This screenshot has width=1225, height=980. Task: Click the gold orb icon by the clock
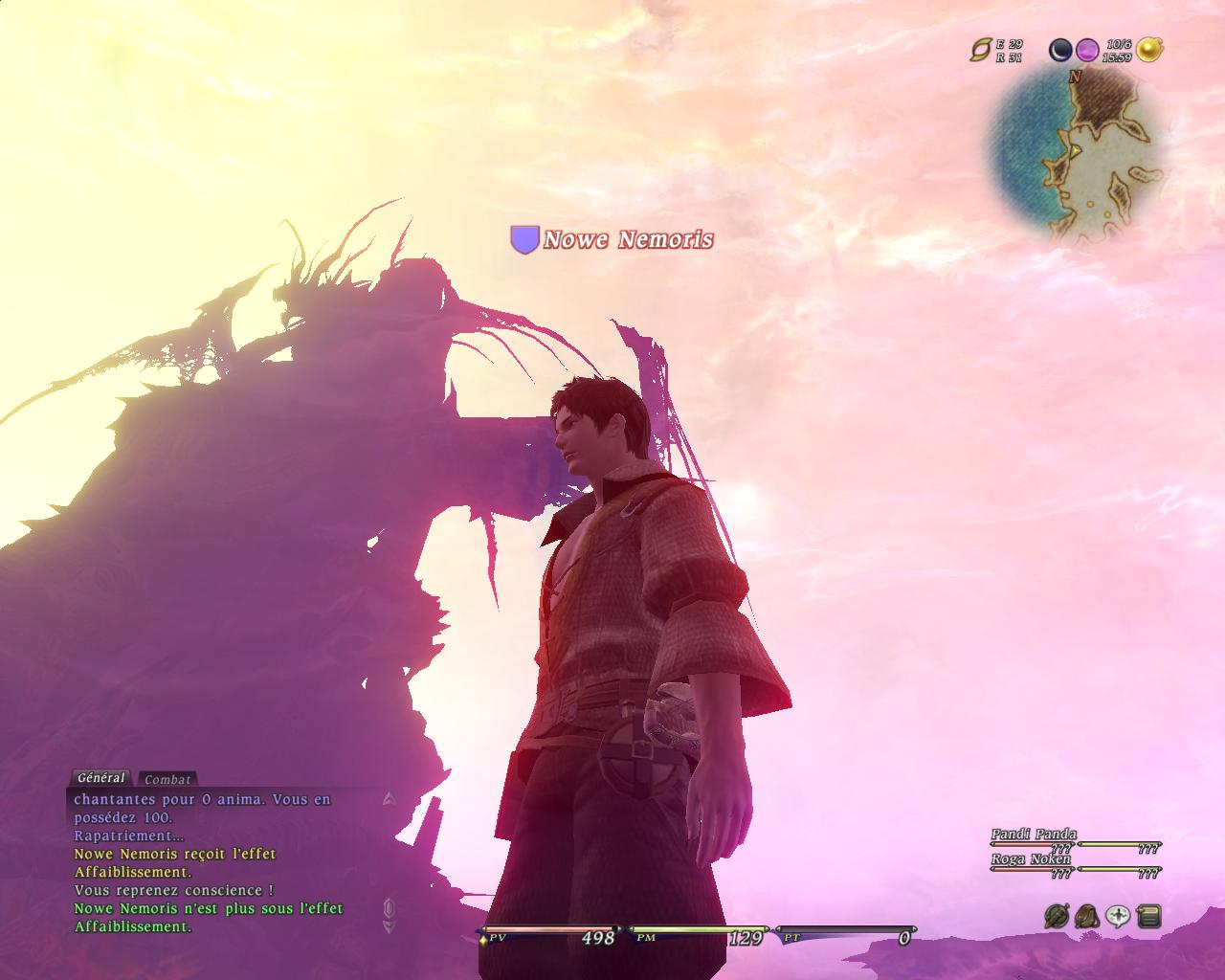click(x=1149, y=50)
